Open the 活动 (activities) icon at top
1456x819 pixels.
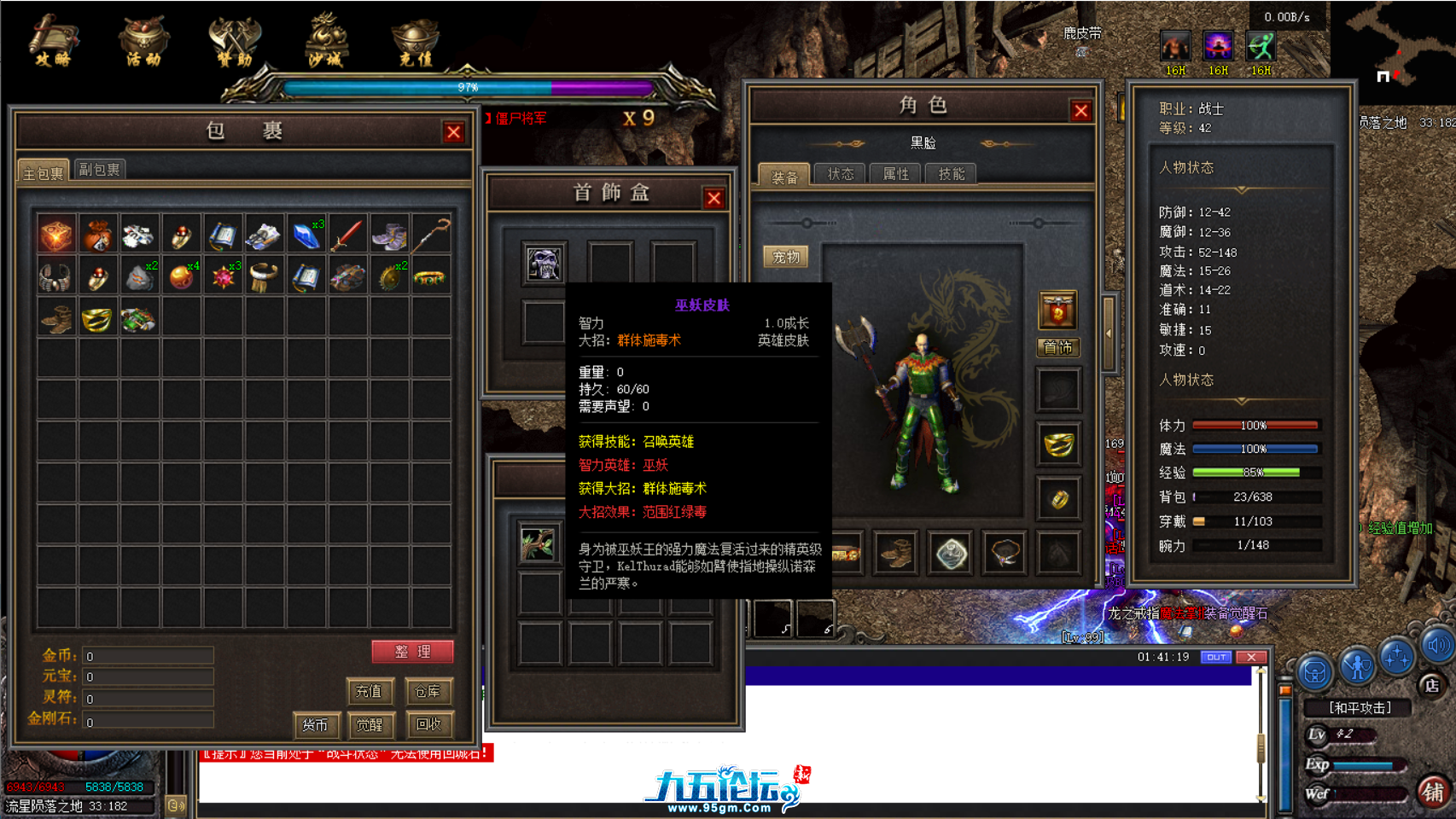(x=143, y=40)
